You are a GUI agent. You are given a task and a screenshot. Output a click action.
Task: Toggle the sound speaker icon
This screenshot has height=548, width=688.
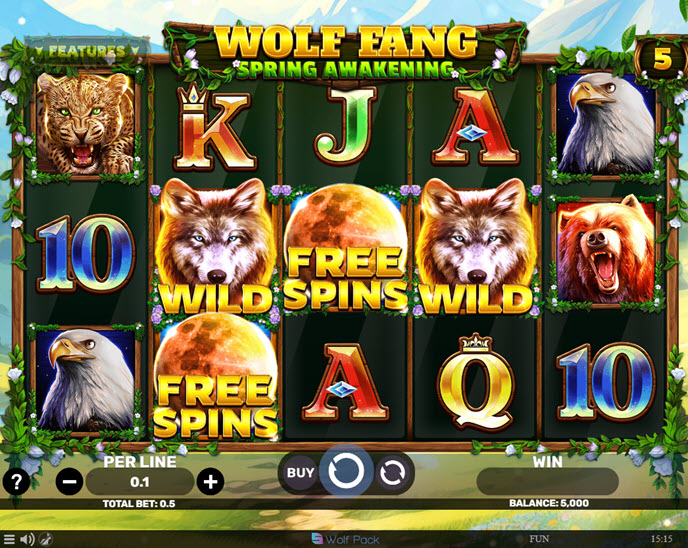[x=28, y=539]
